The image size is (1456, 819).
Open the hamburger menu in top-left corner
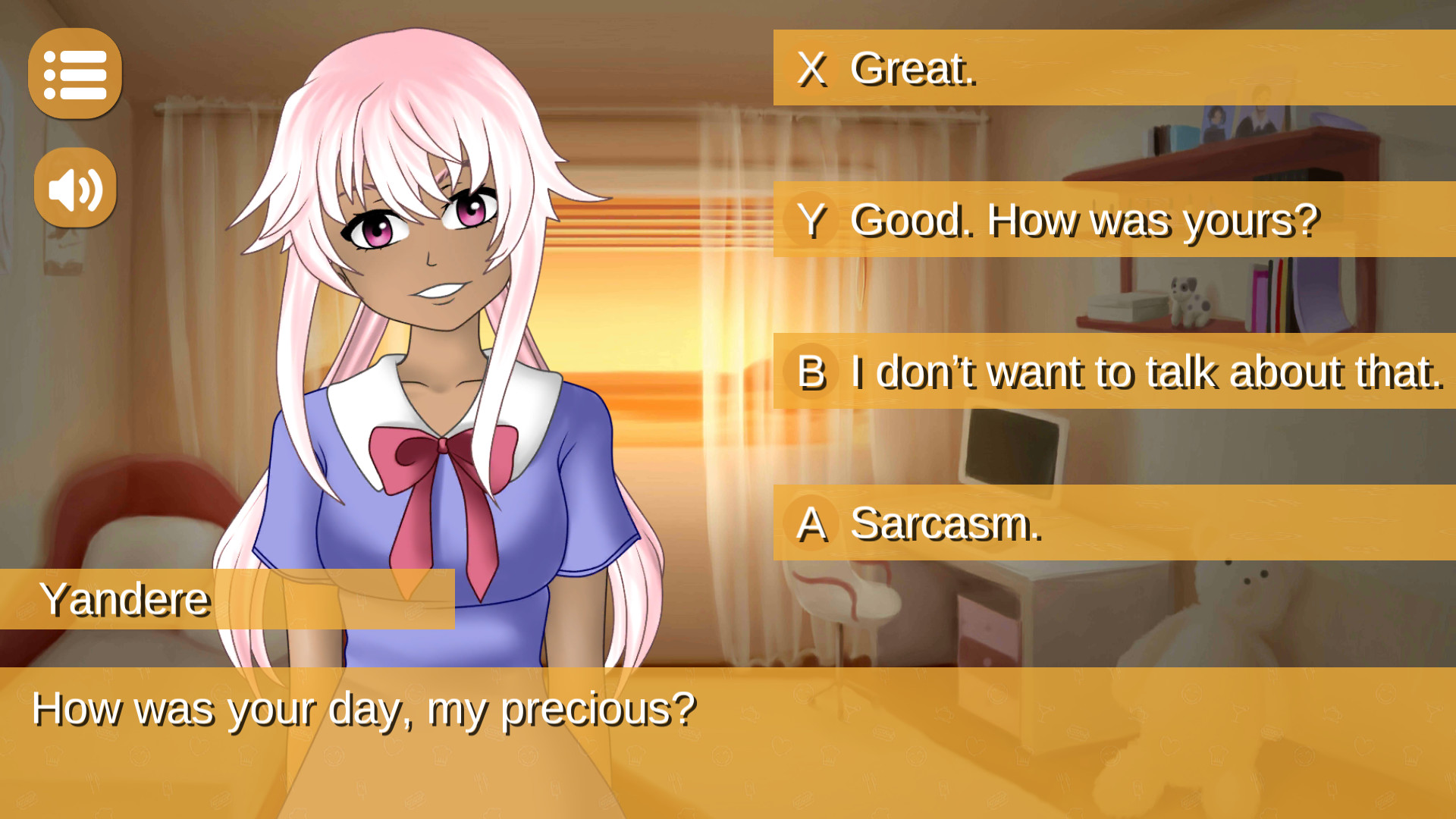76,74
